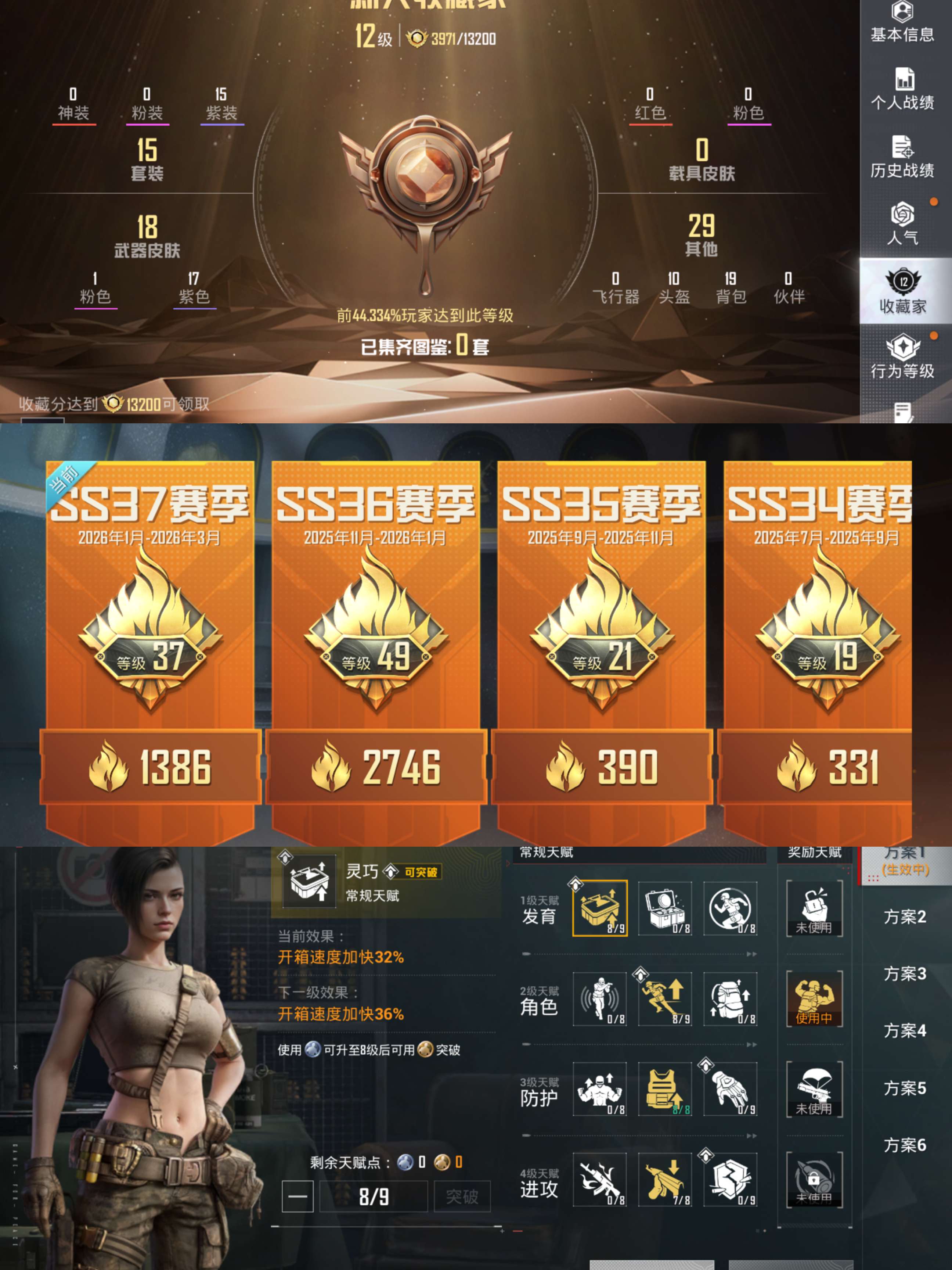Image resolution: width=952 pixels, height=1270 pixels.
Task: Toggle the 未使用 bonus talent beside 发育 row
Action: [815, 908]
